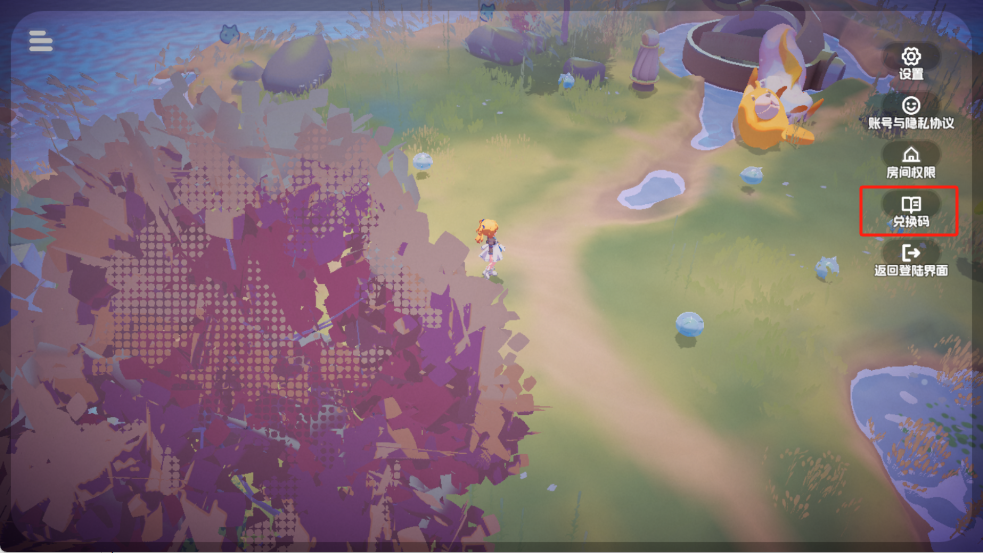The height and width of the screenshot is (553, 983).
Task: Open the 设置 settings menu
Action: [x=910, y=62]
